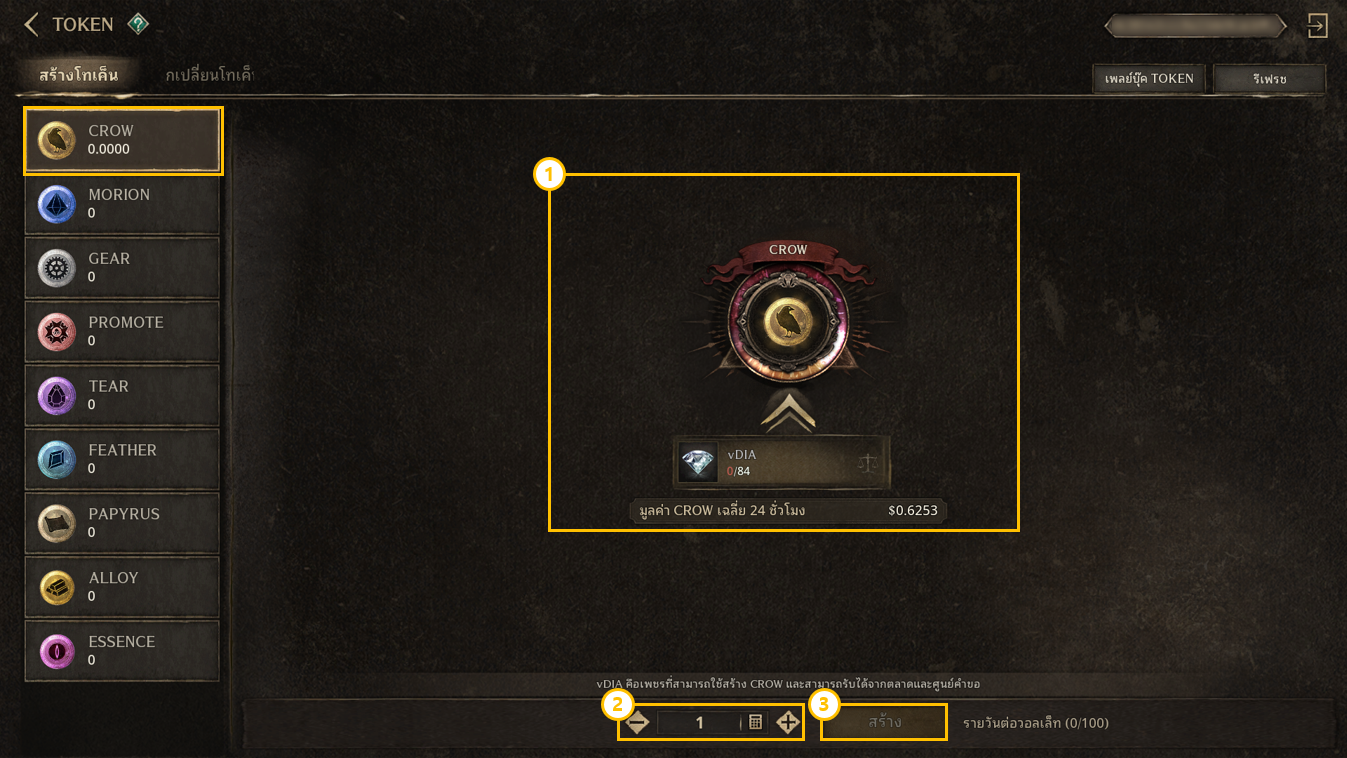Image resolution: width=1347 pixels, height=758 pixels.
Task: Click the สร้าง create button
Action: click(x=884, y=722)
